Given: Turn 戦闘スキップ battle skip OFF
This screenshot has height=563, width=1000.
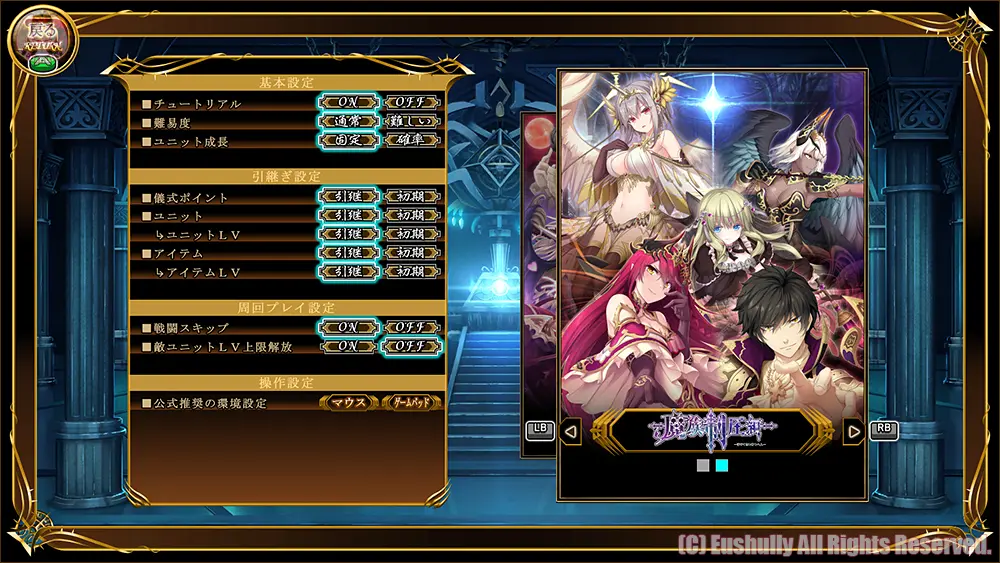Looking at the screenshot, I should 411,328.
